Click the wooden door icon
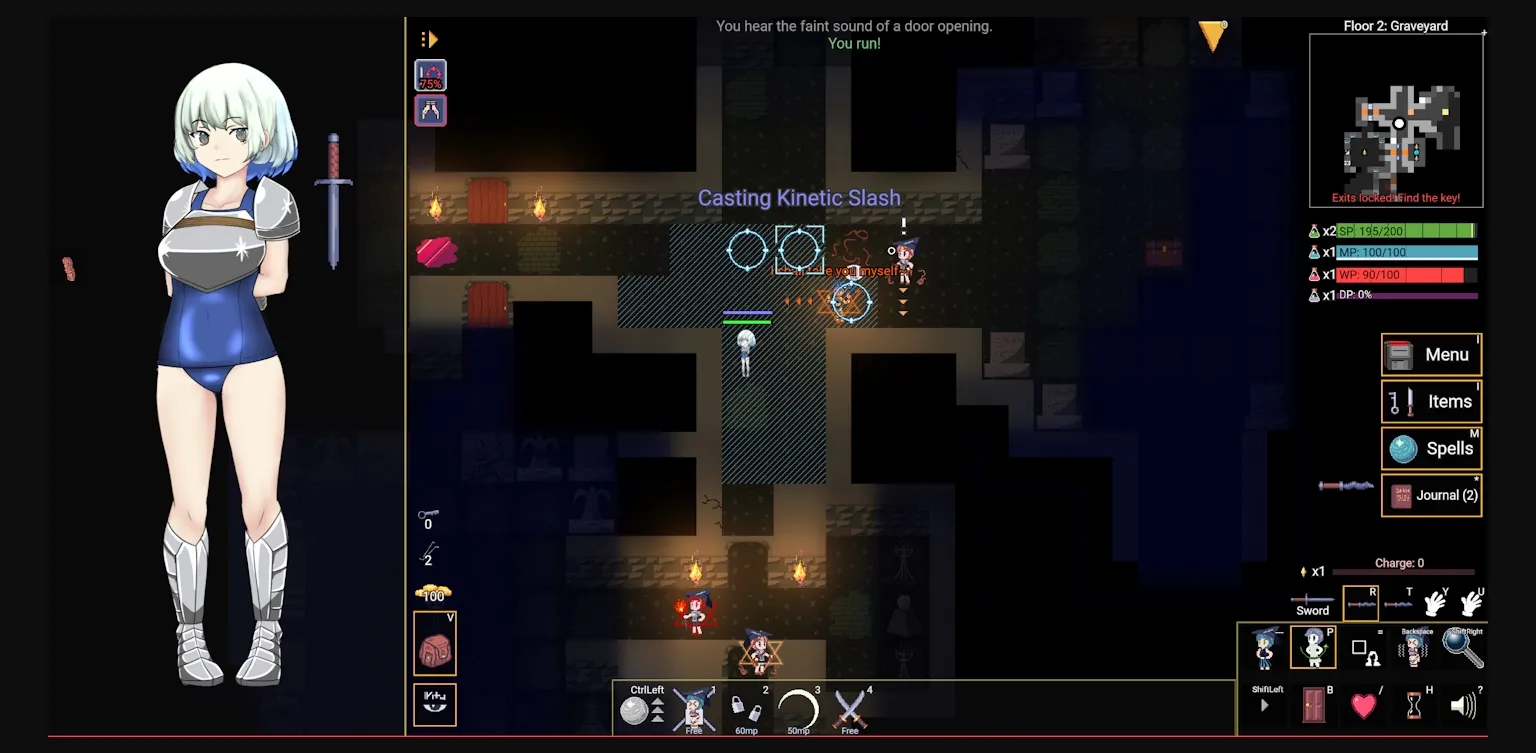 click(1314, 706)
